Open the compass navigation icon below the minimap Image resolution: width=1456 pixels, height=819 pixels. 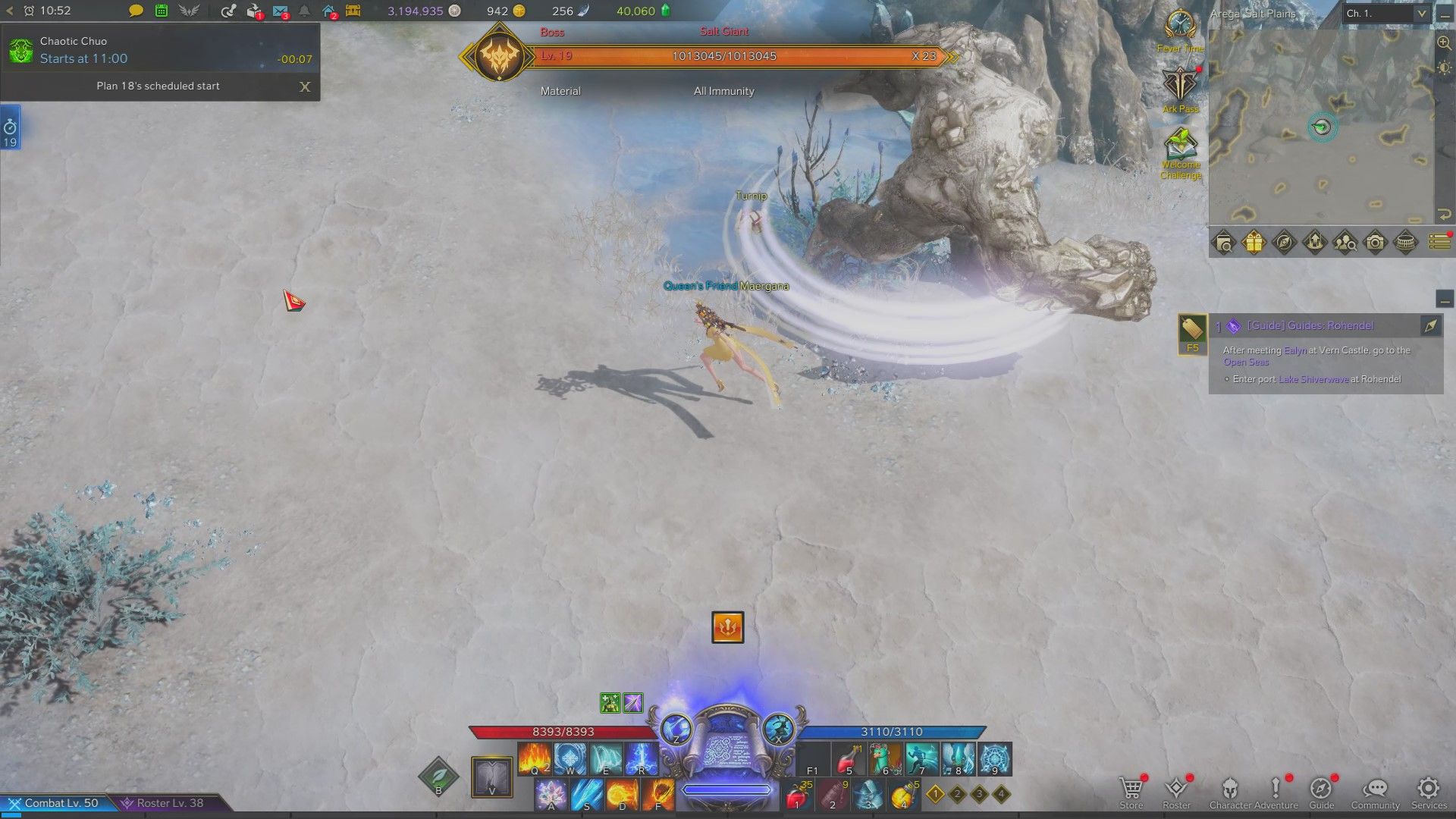1285,243
